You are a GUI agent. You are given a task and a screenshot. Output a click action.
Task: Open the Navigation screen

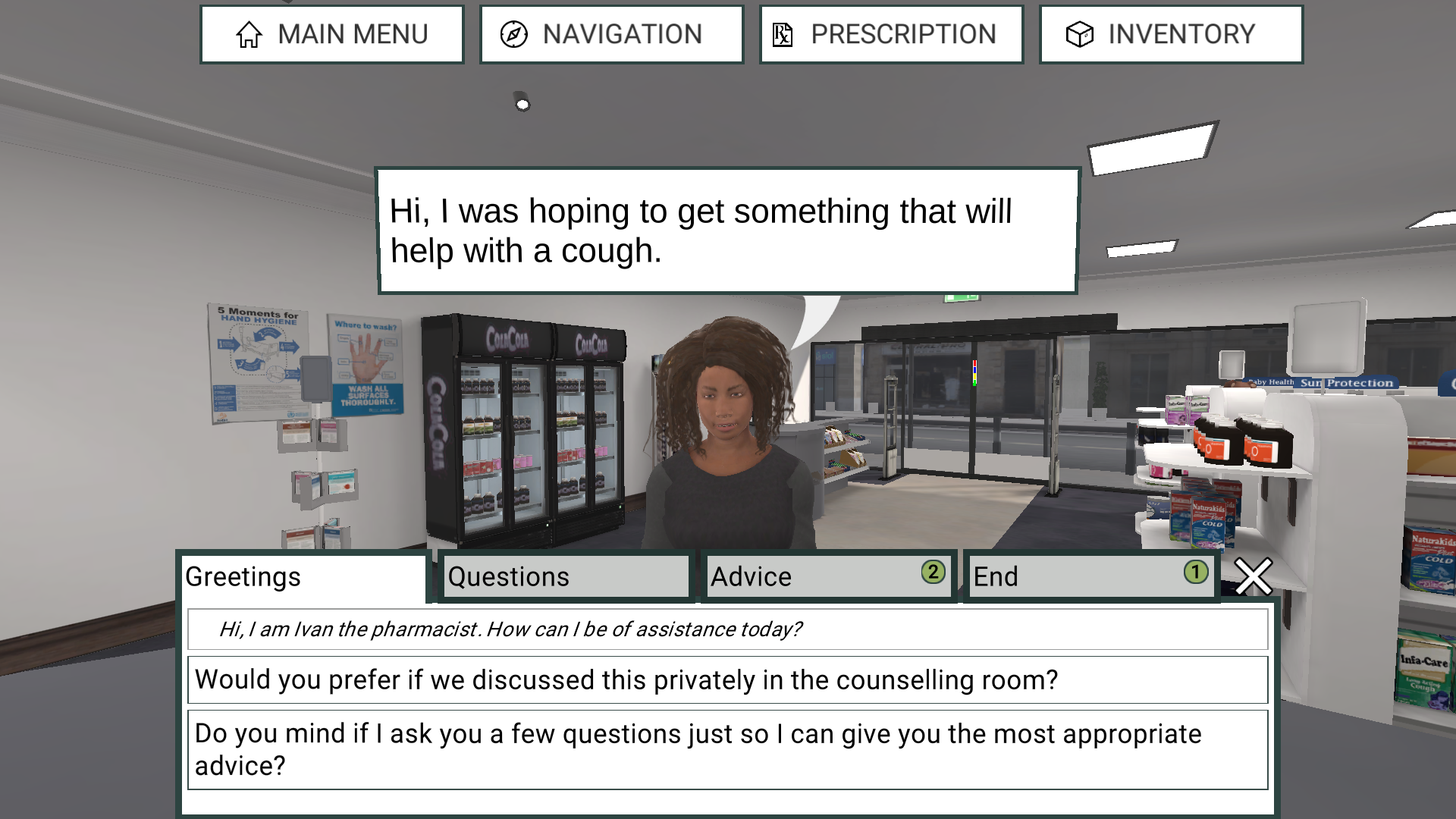(611, 34)
